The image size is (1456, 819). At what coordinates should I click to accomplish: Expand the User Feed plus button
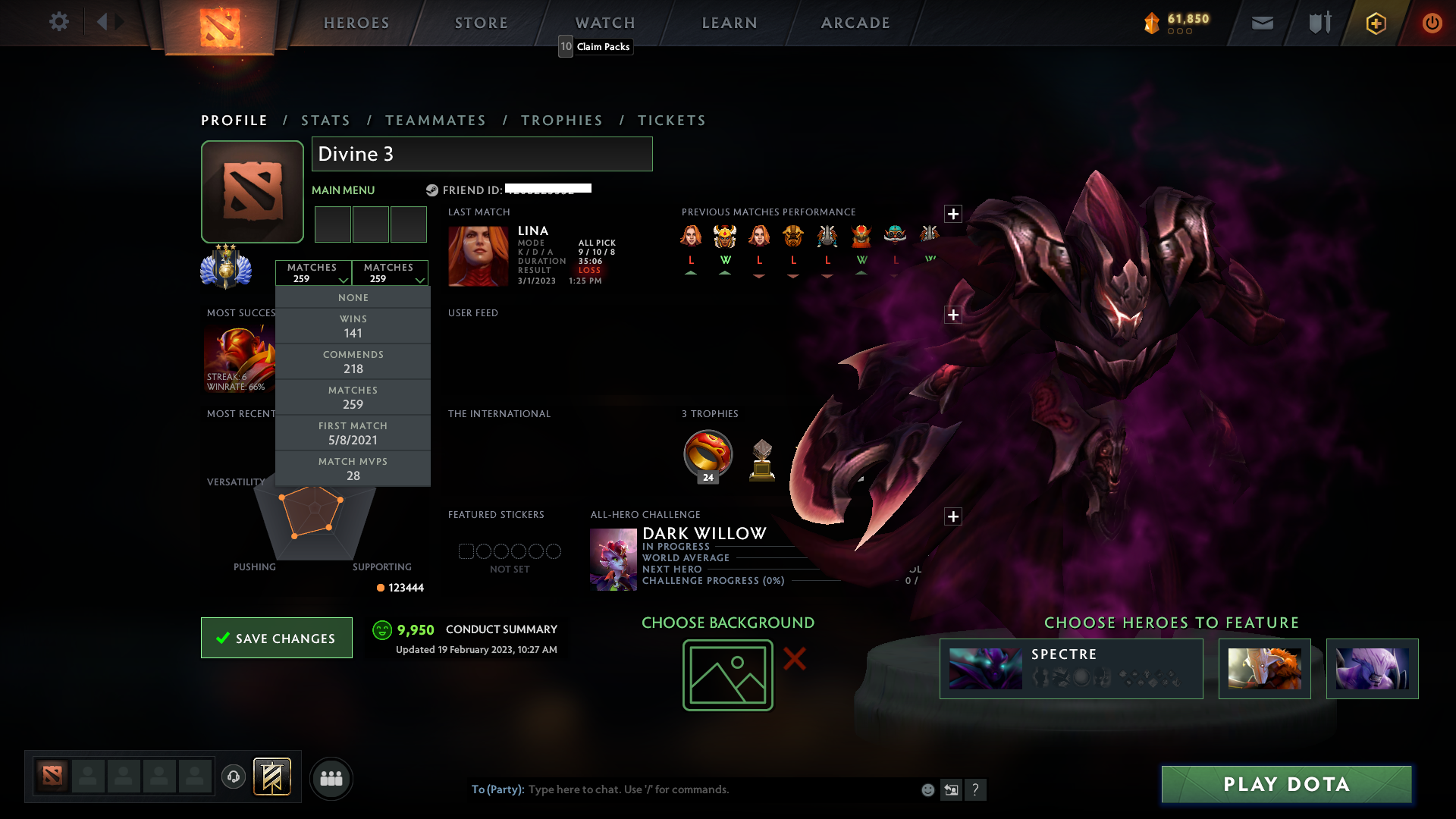(952, 314)
